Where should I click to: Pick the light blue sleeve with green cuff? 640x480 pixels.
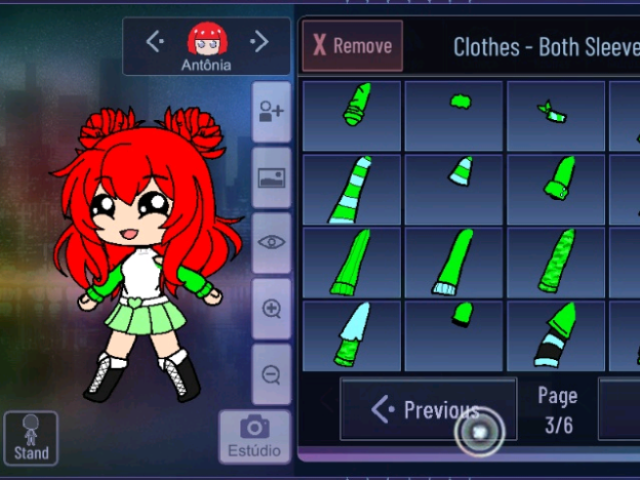pos(351,335)
